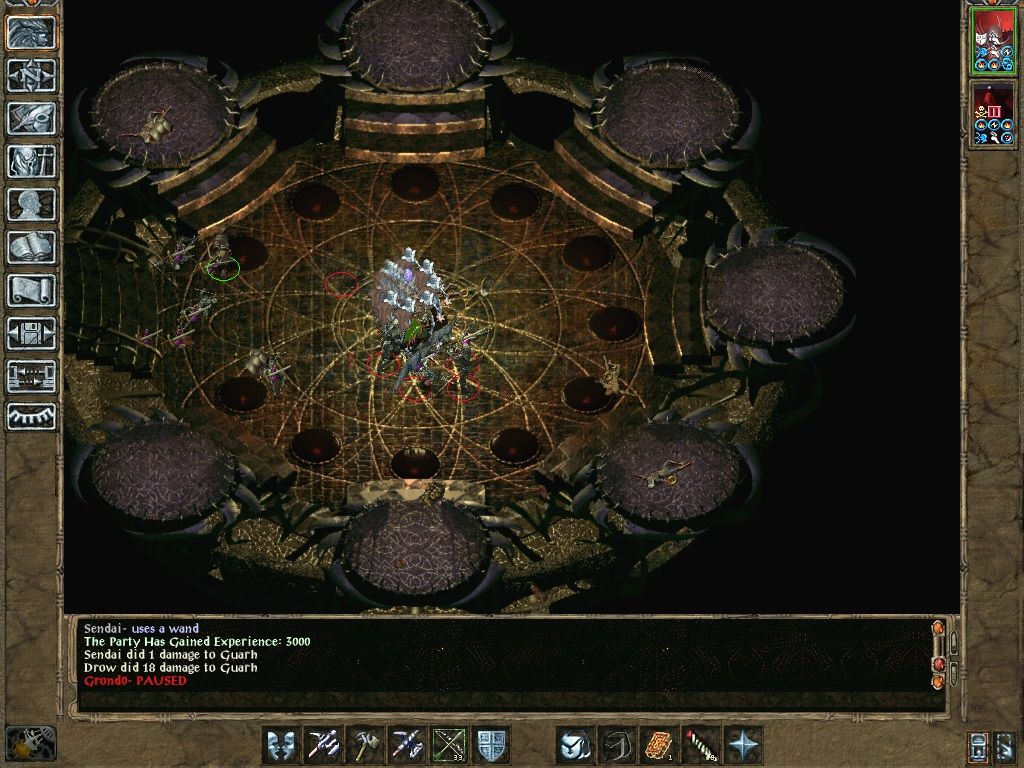This screenshot has height=768, width=1024.
Task: Select the talk masks action
Action: pos(282,745)
